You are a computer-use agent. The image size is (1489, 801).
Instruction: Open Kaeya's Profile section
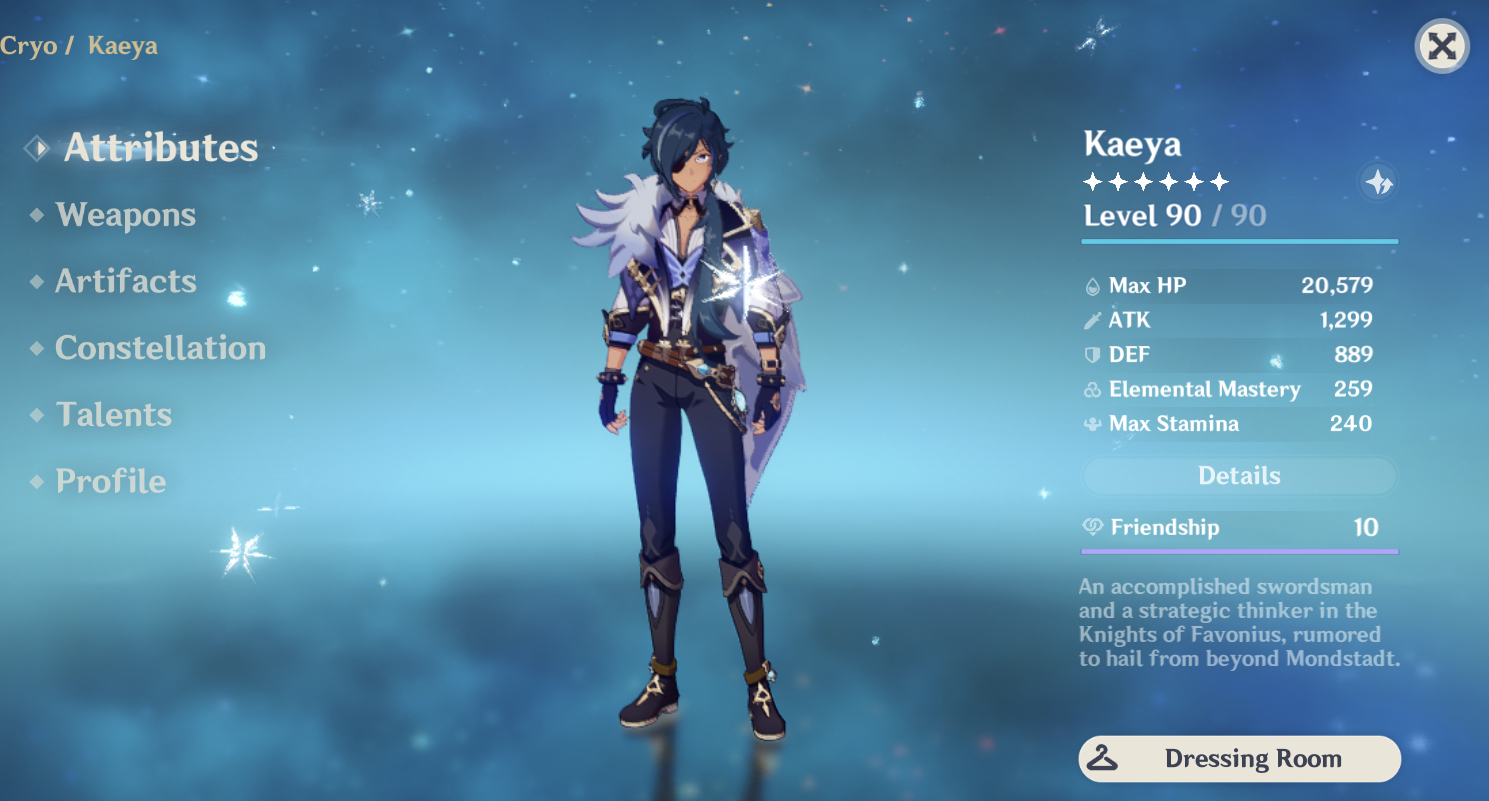click(110, 481)
